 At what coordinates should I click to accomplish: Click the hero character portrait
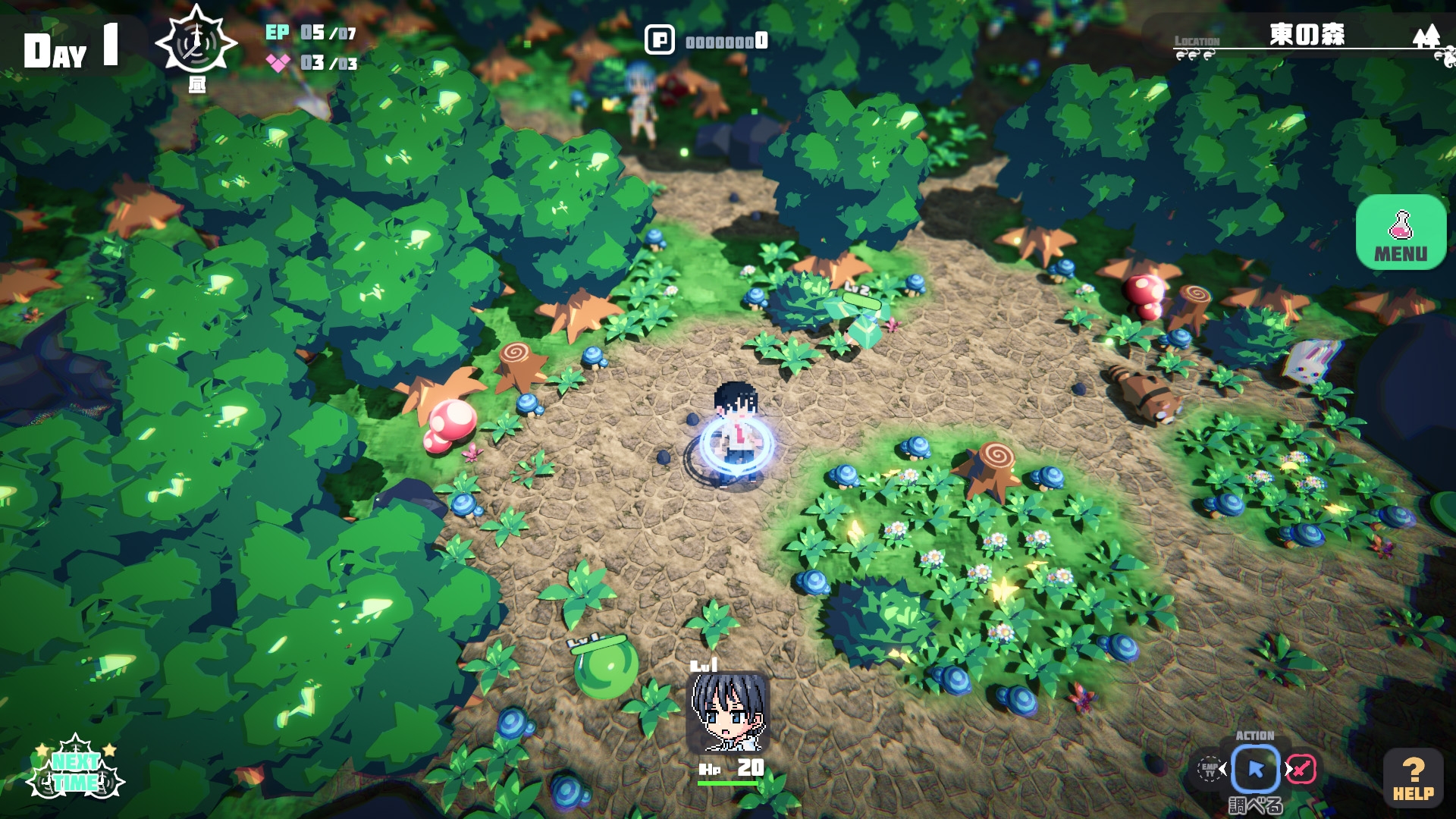click(728, 712)
